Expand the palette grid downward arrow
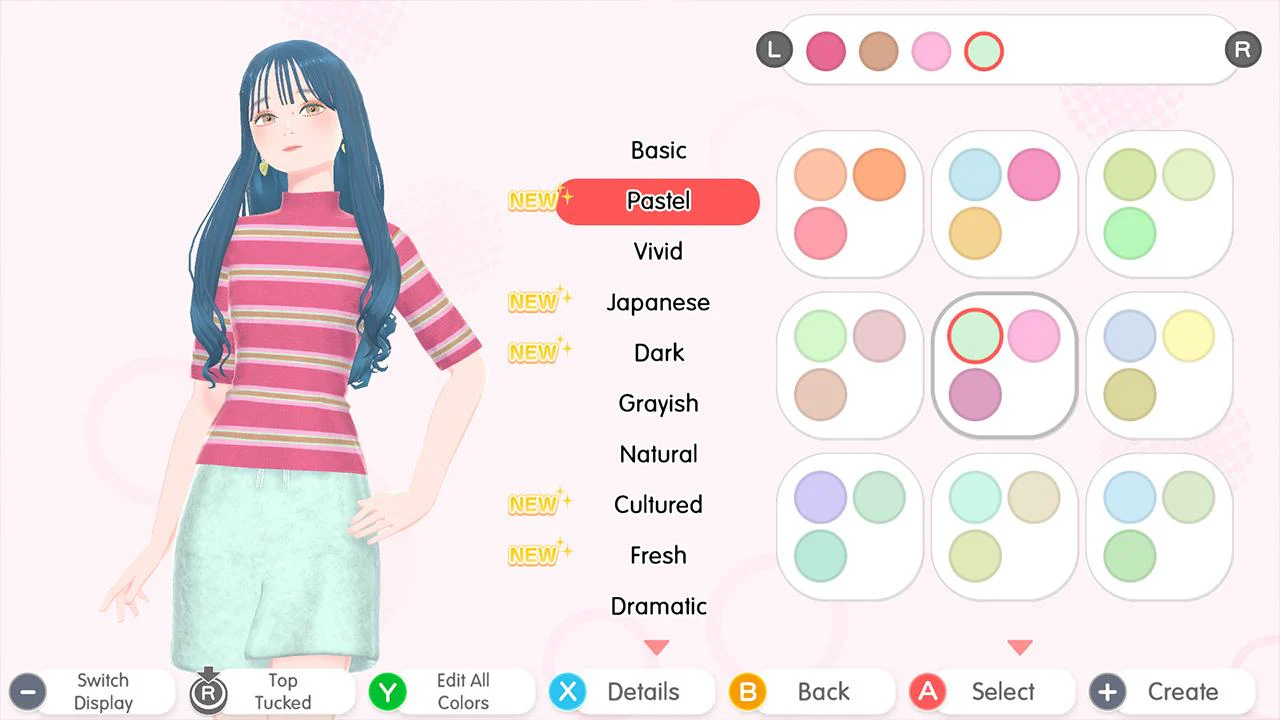 coord(1020,647)
